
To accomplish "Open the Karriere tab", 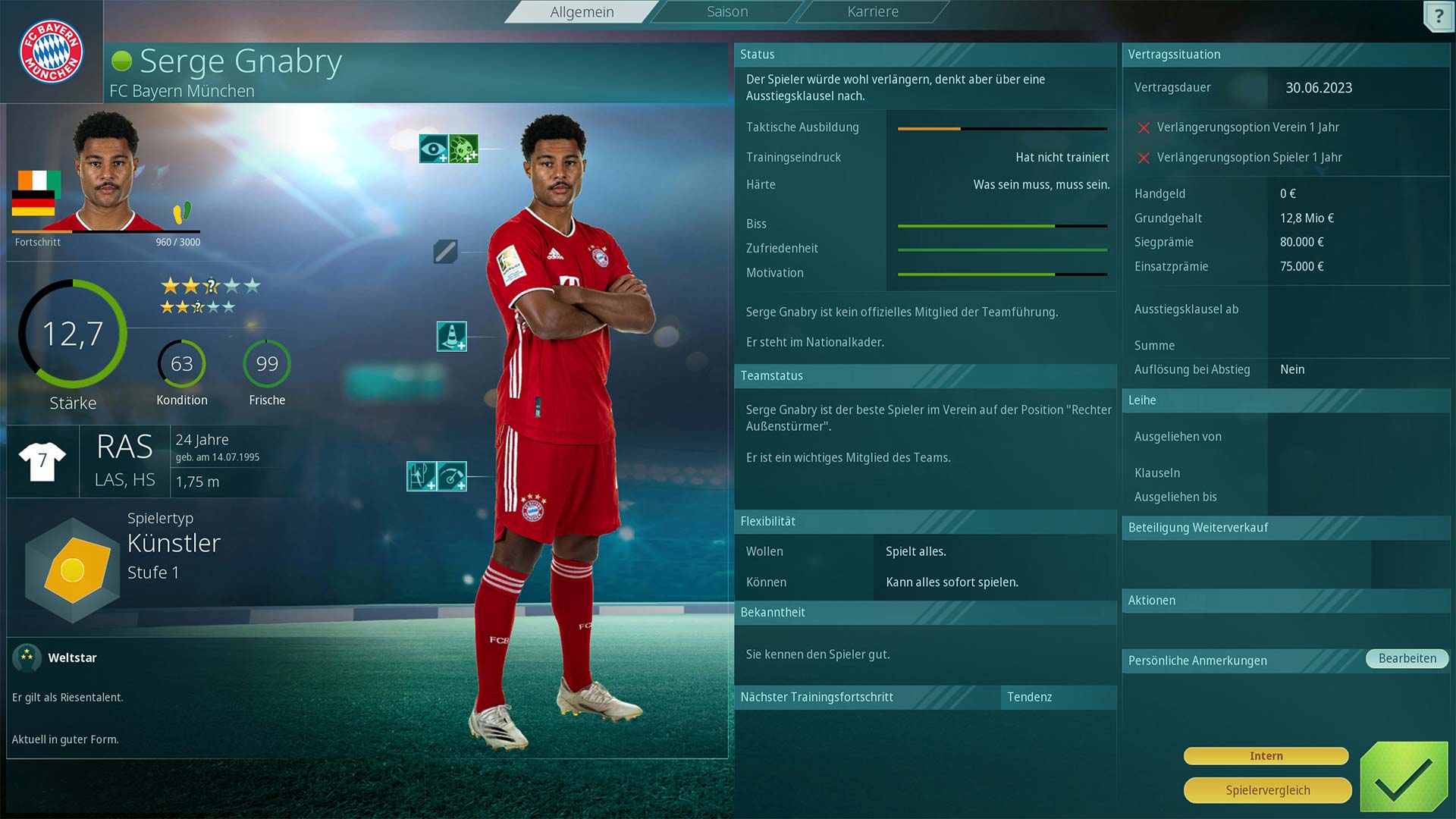I will [x=871, y=11].
